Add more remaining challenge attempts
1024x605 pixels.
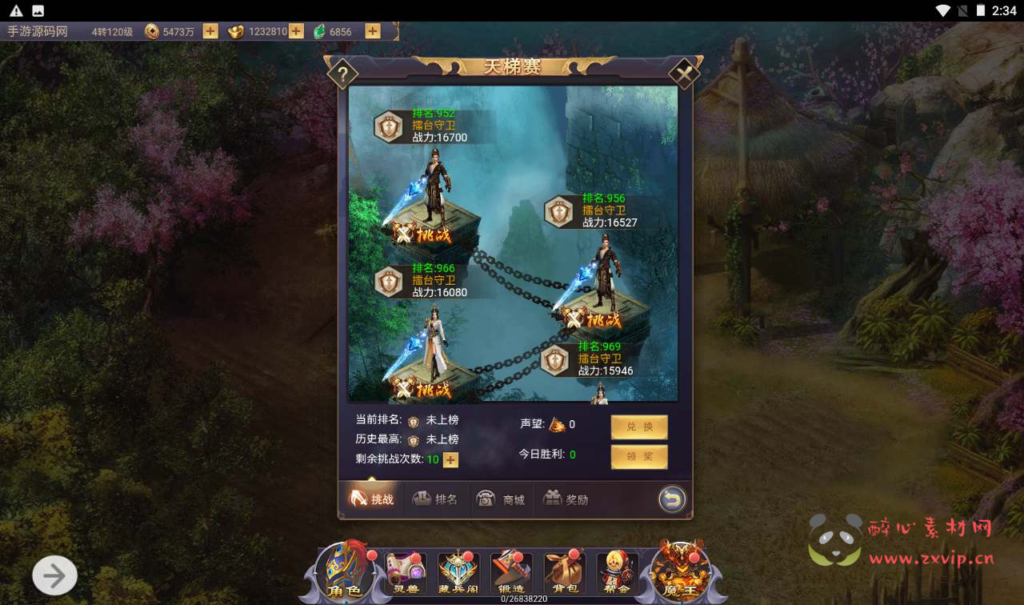[x=451, y=459]
